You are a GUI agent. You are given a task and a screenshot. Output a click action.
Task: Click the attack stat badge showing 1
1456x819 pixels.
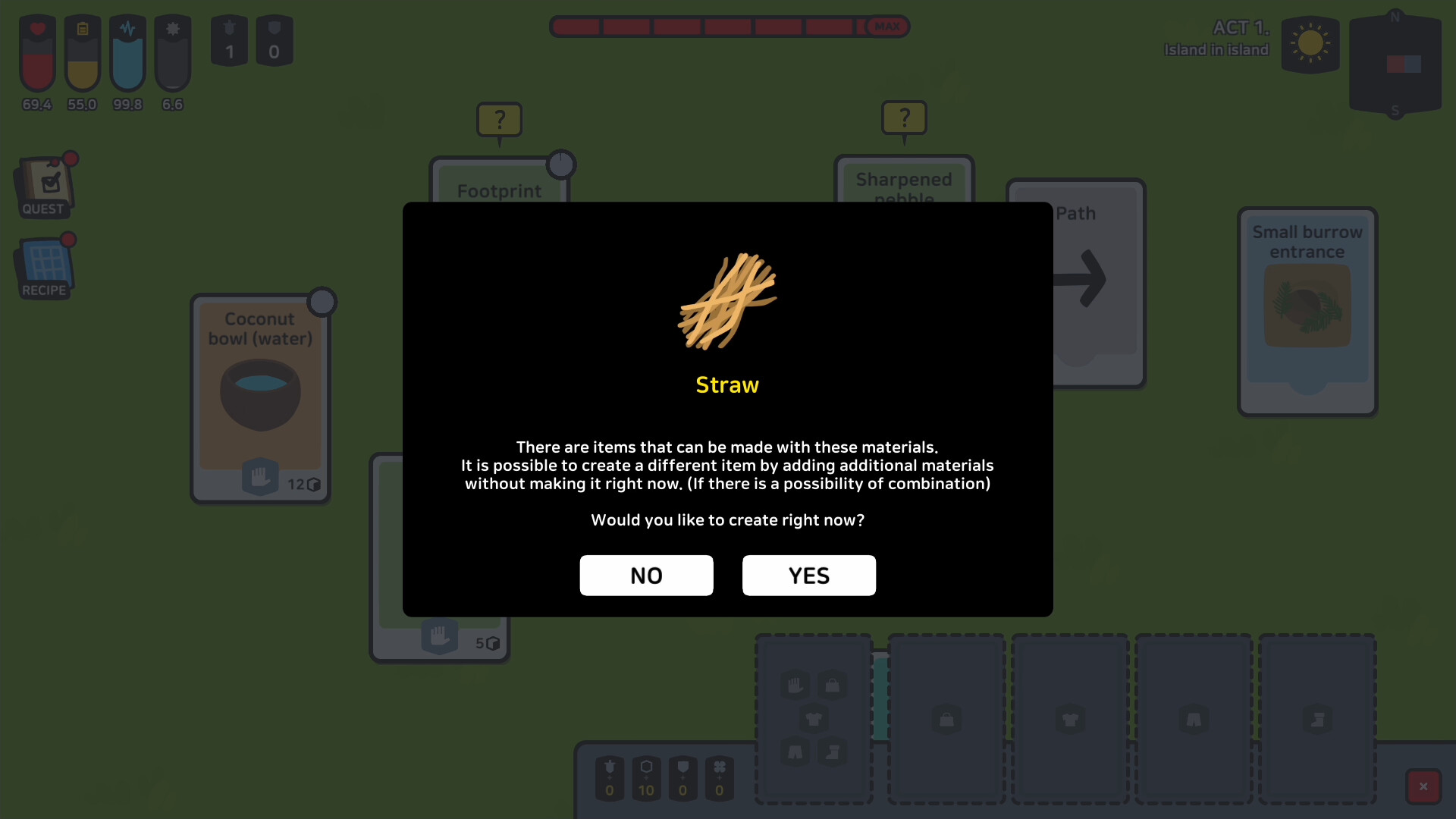[228, 40]
